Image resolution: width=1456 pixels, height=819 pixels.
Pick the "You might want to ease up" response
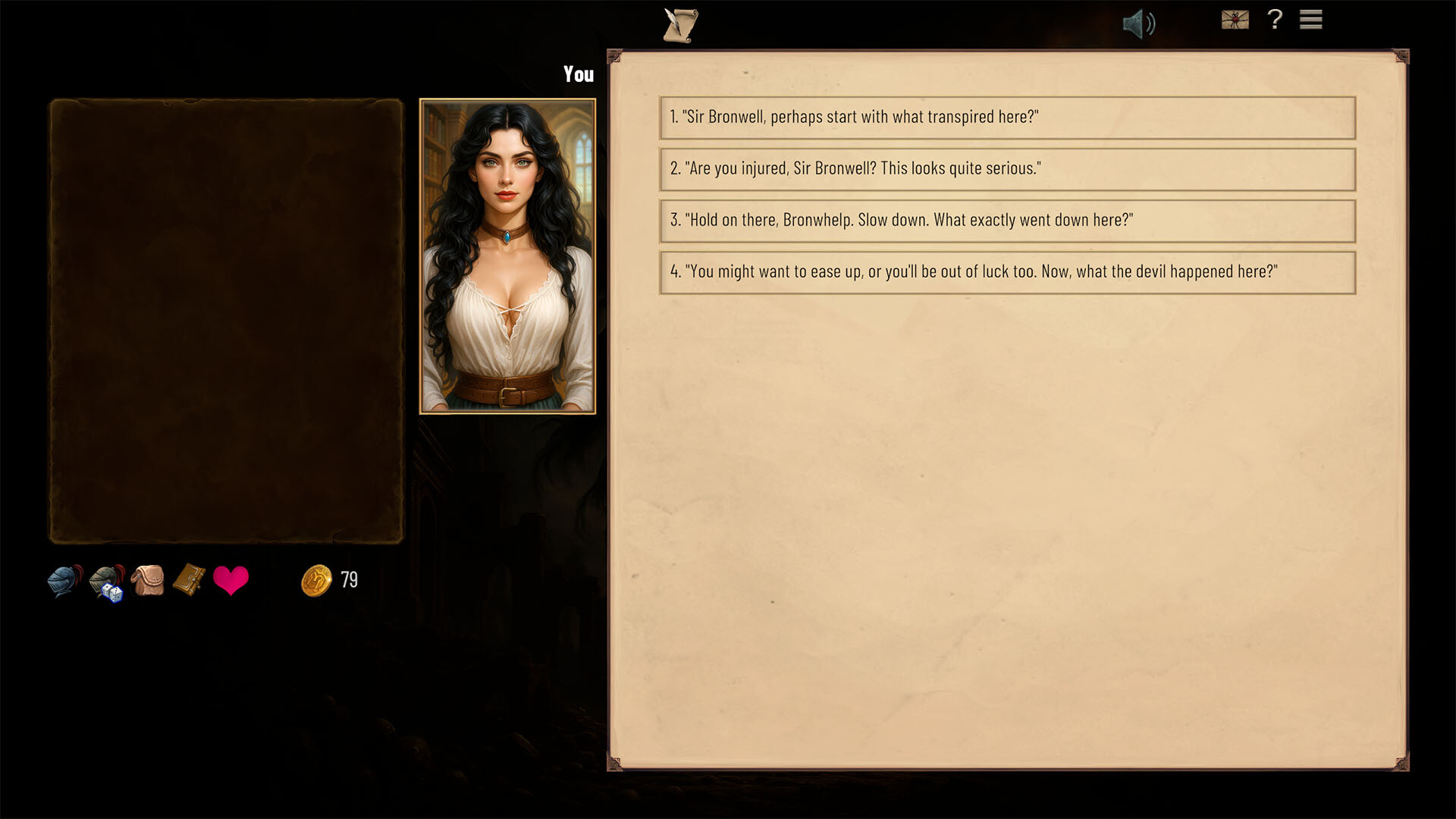coord(1007,272)
